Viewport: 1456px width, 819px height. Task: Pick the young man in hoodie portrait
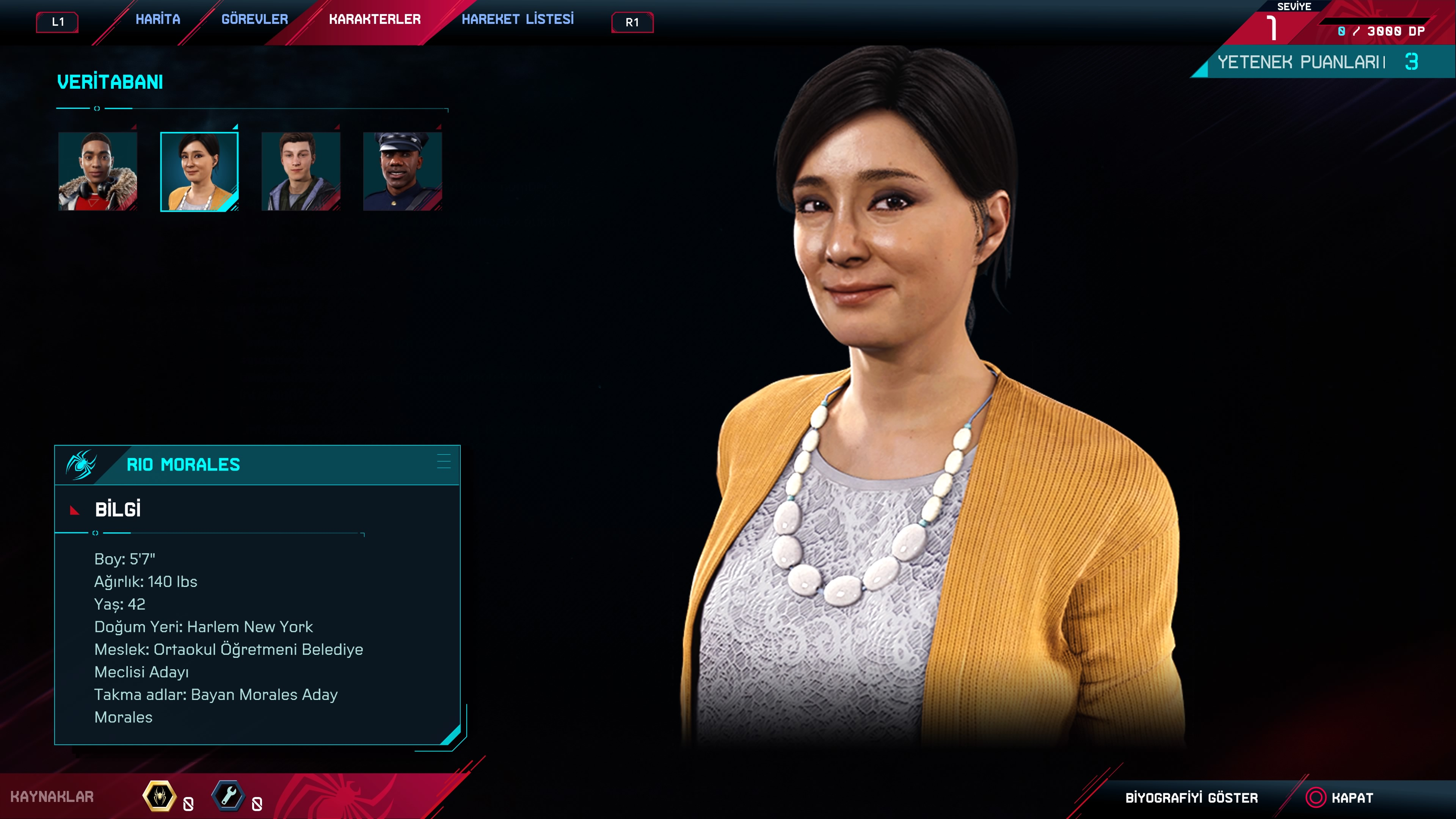coord(301,171)
